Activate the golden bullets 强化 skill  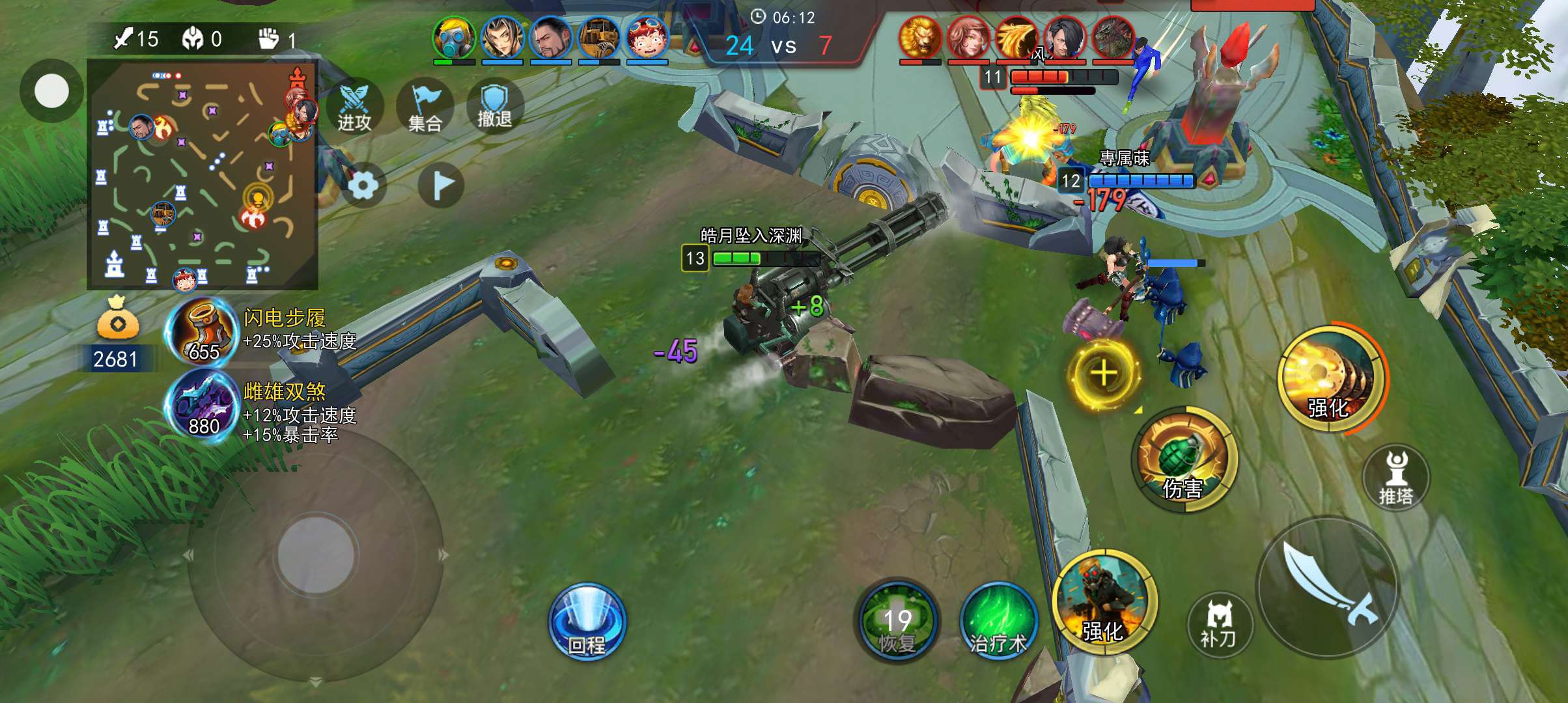1330,376
